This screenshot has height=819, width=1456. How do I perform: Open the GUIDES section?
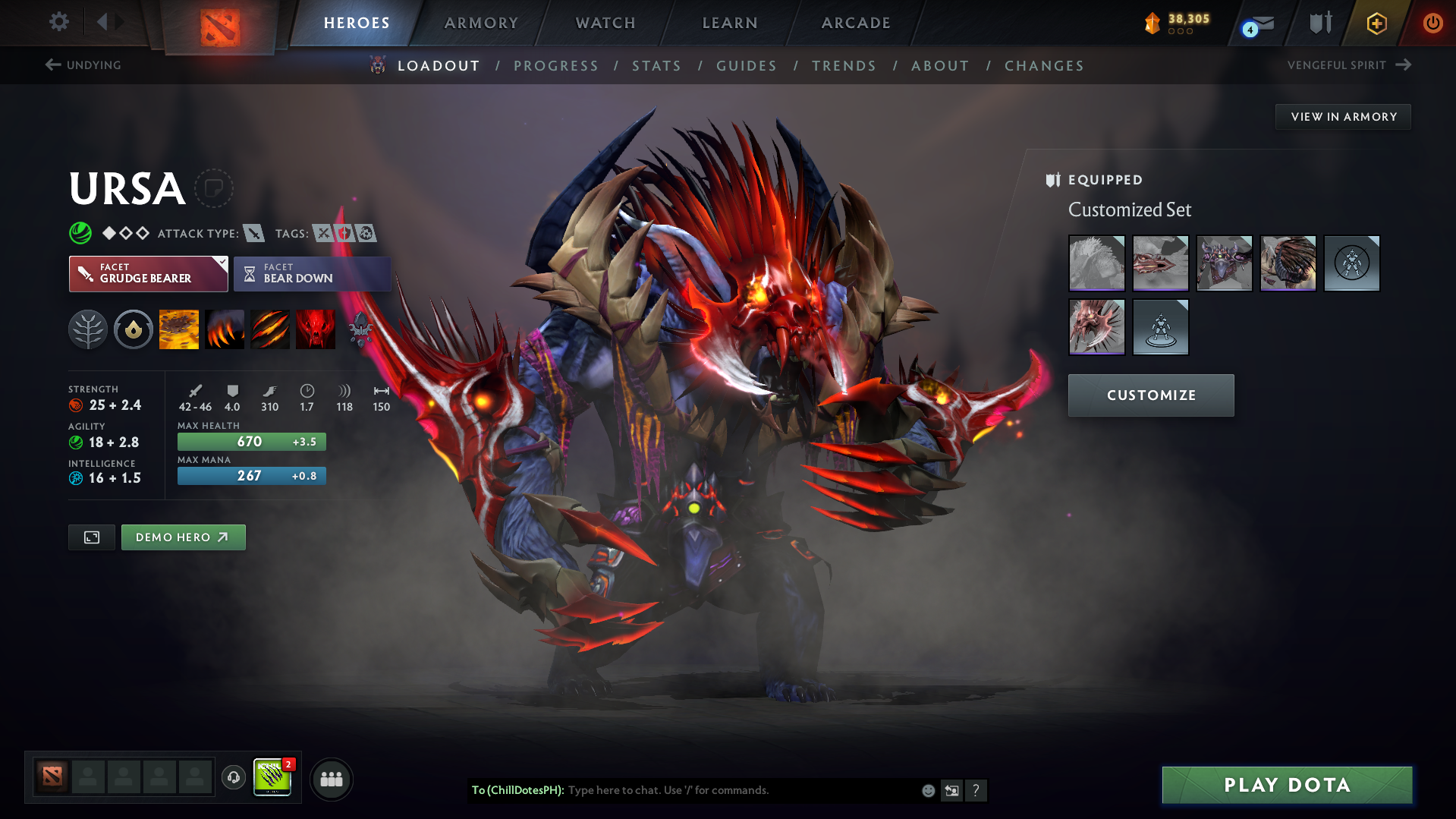[746, 65]
